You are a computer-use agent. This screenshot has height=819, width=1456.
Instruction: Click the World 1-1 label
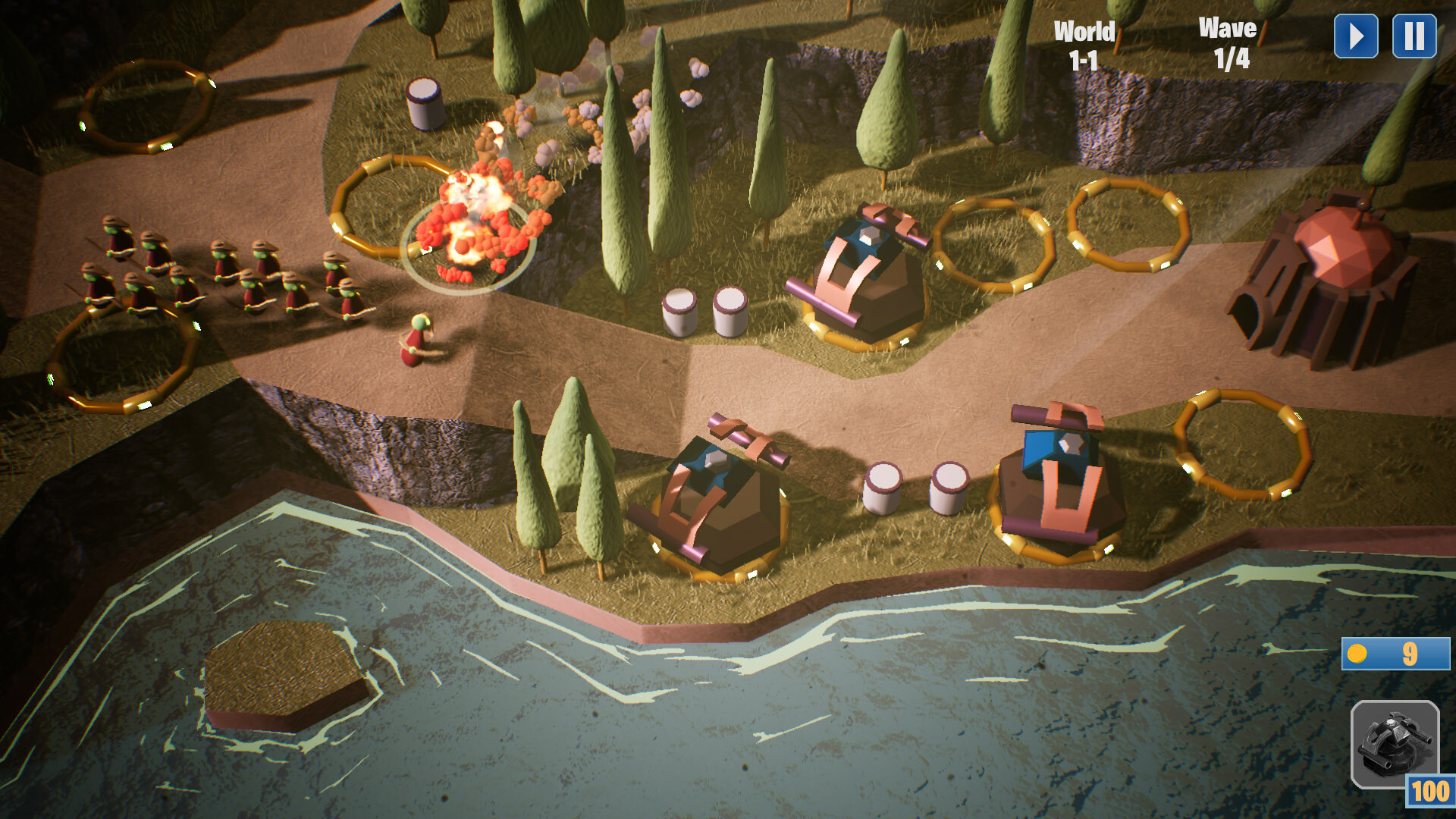tap(1084, 42)
